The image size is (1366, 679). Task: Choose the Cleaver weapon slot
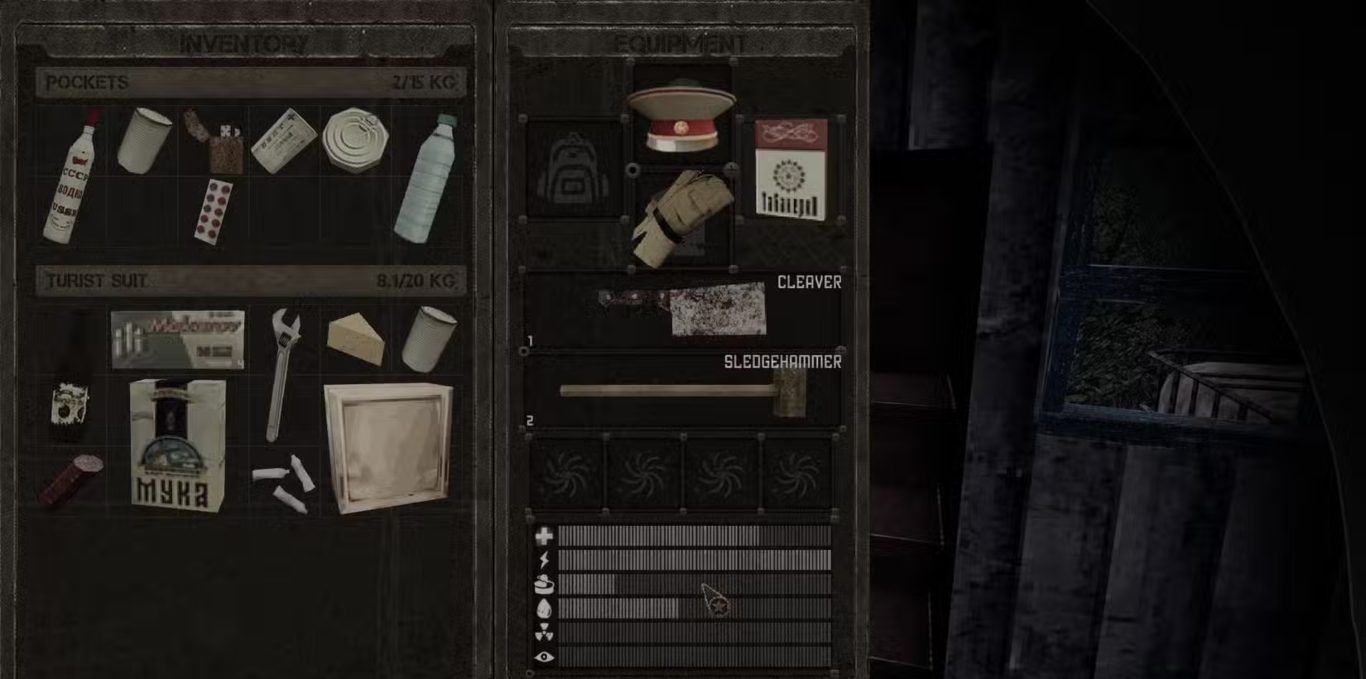tap(683, 309)
